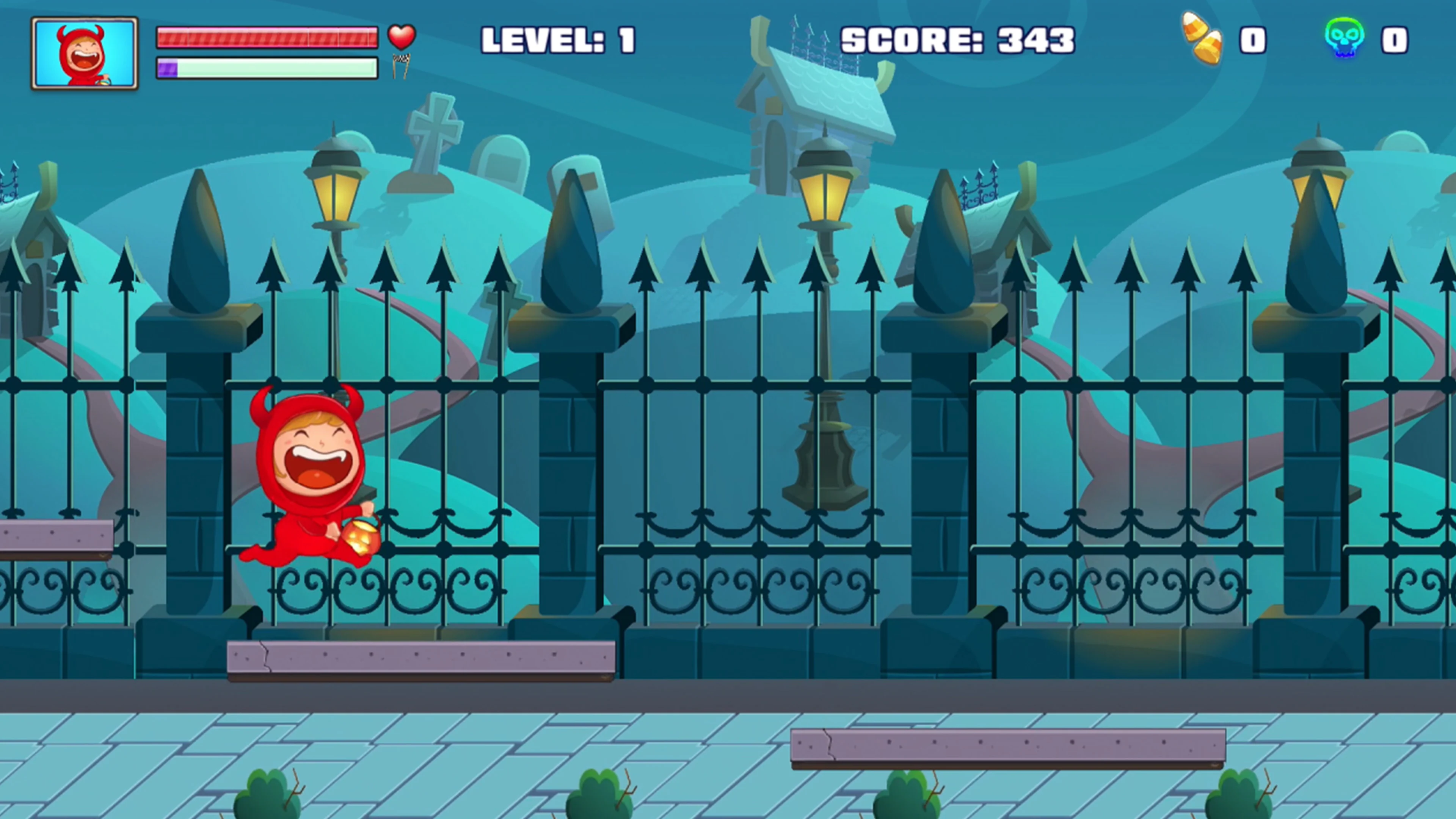
Task: Click the skull count number zero
Action: (x=1395, y=39)
